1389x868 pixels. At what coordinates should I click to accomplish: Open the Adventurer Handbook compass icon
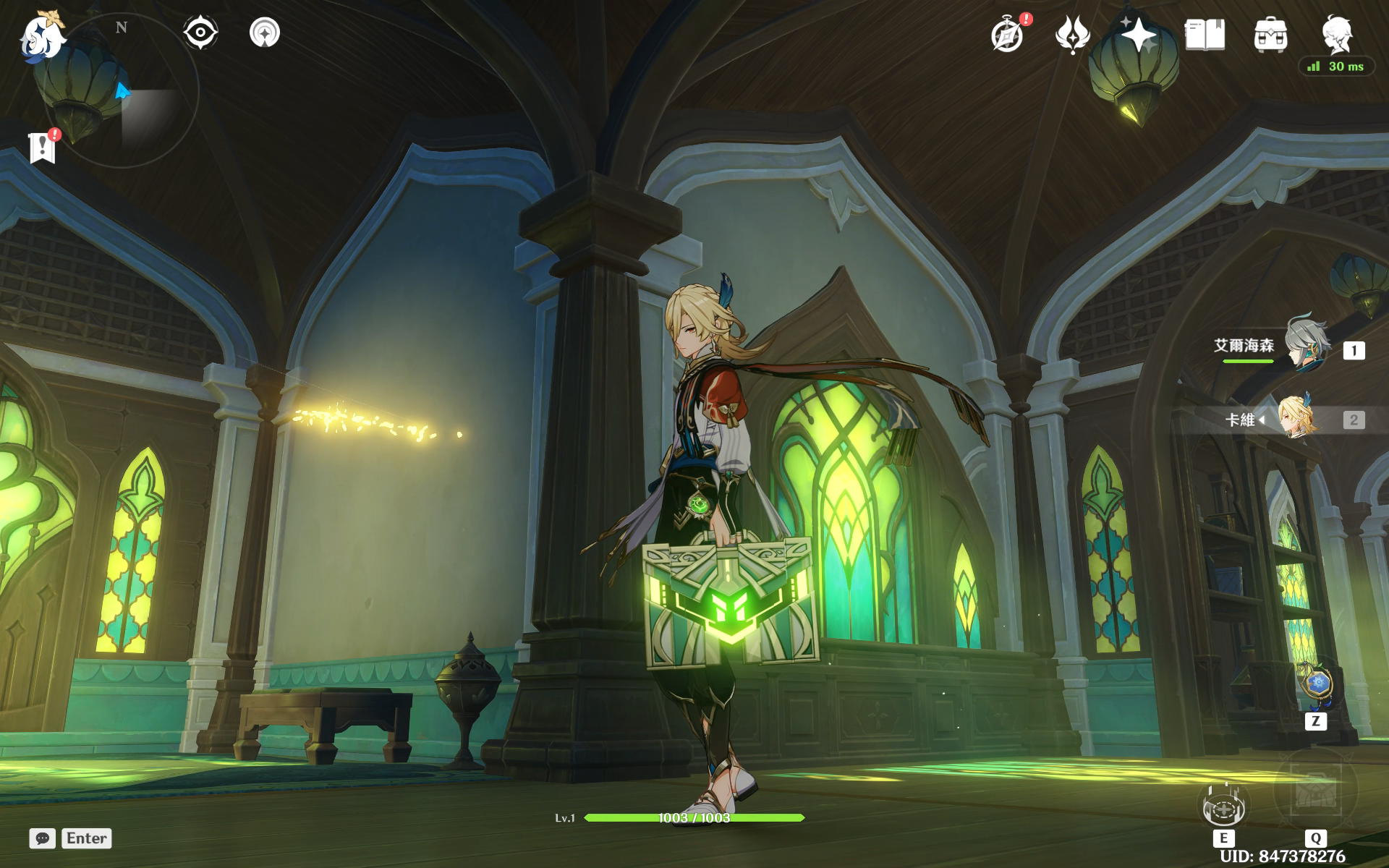click(1008, 35)
